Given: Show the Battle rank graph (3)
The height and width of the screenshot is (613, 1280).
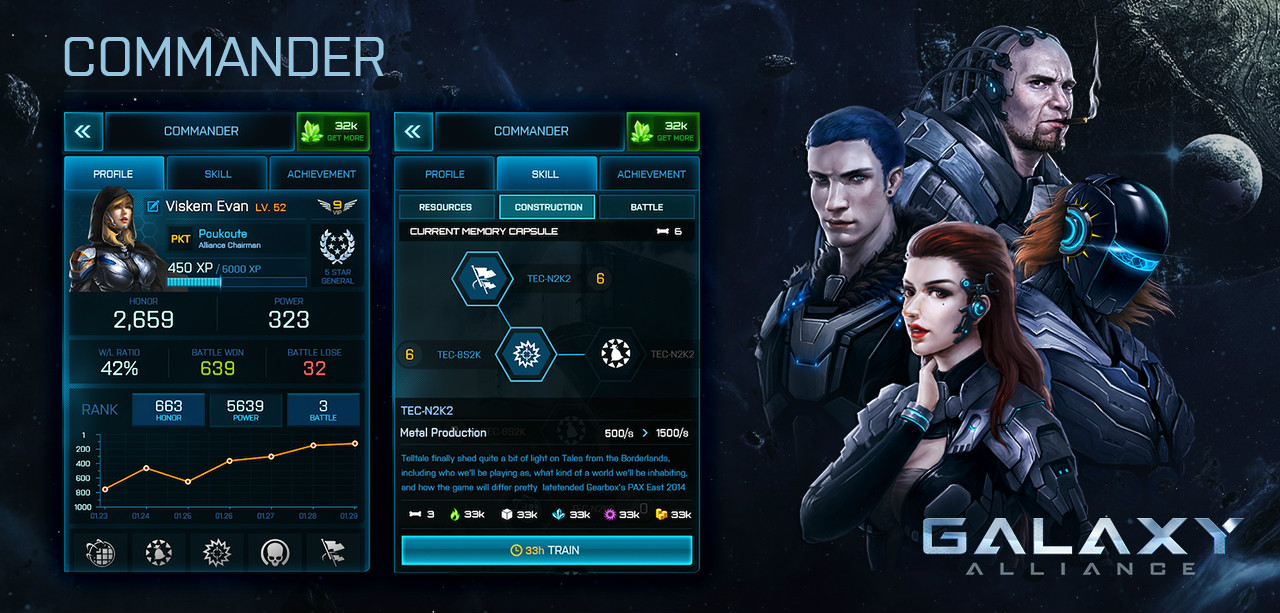Looking at the screenshot, I should tap(323, 409).
